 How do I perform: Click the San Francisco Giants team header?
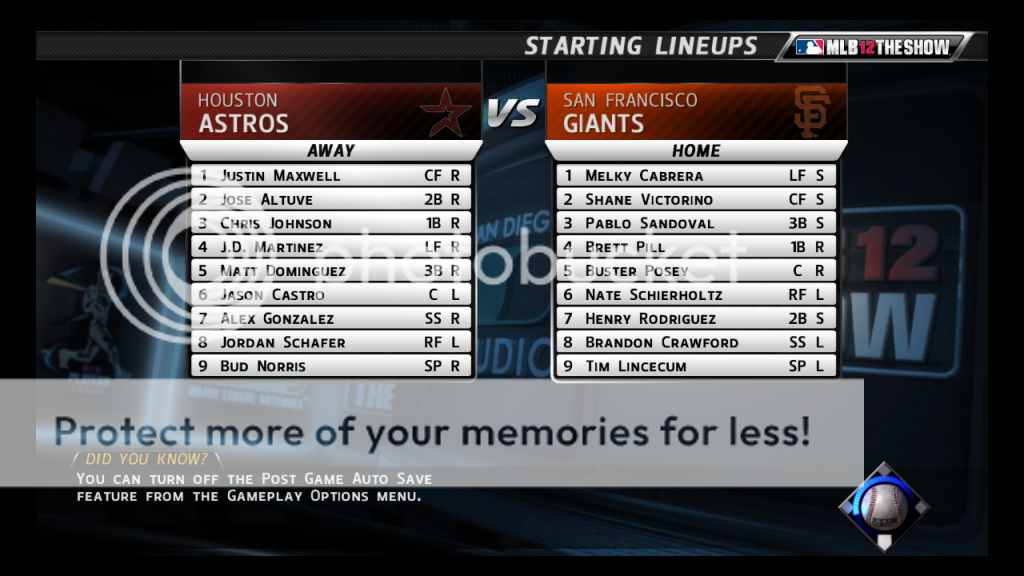[696, 112]
